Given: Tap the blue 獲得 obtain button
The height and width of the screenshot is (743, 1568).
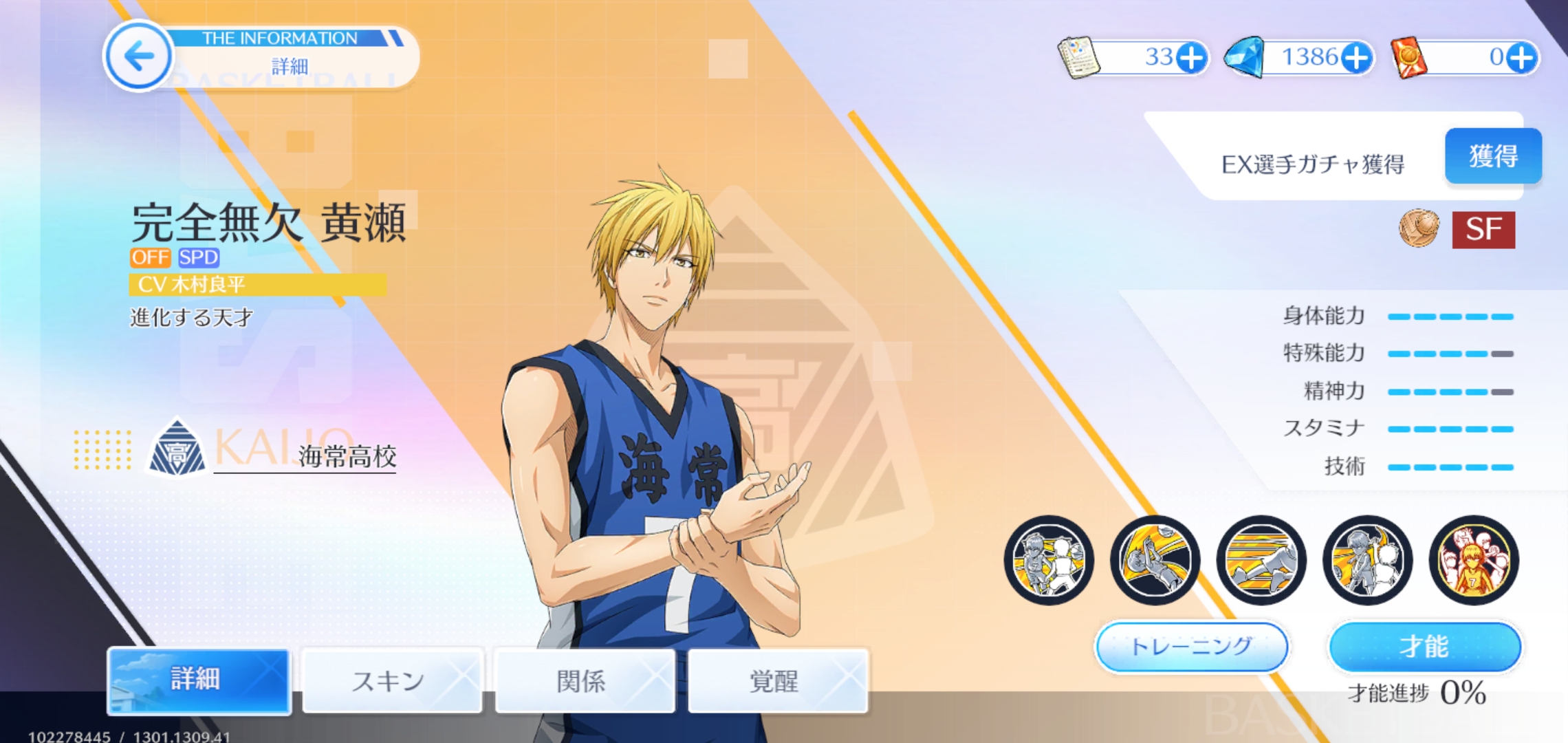Looking at the screenshot, I should (x=1493, y=156).
